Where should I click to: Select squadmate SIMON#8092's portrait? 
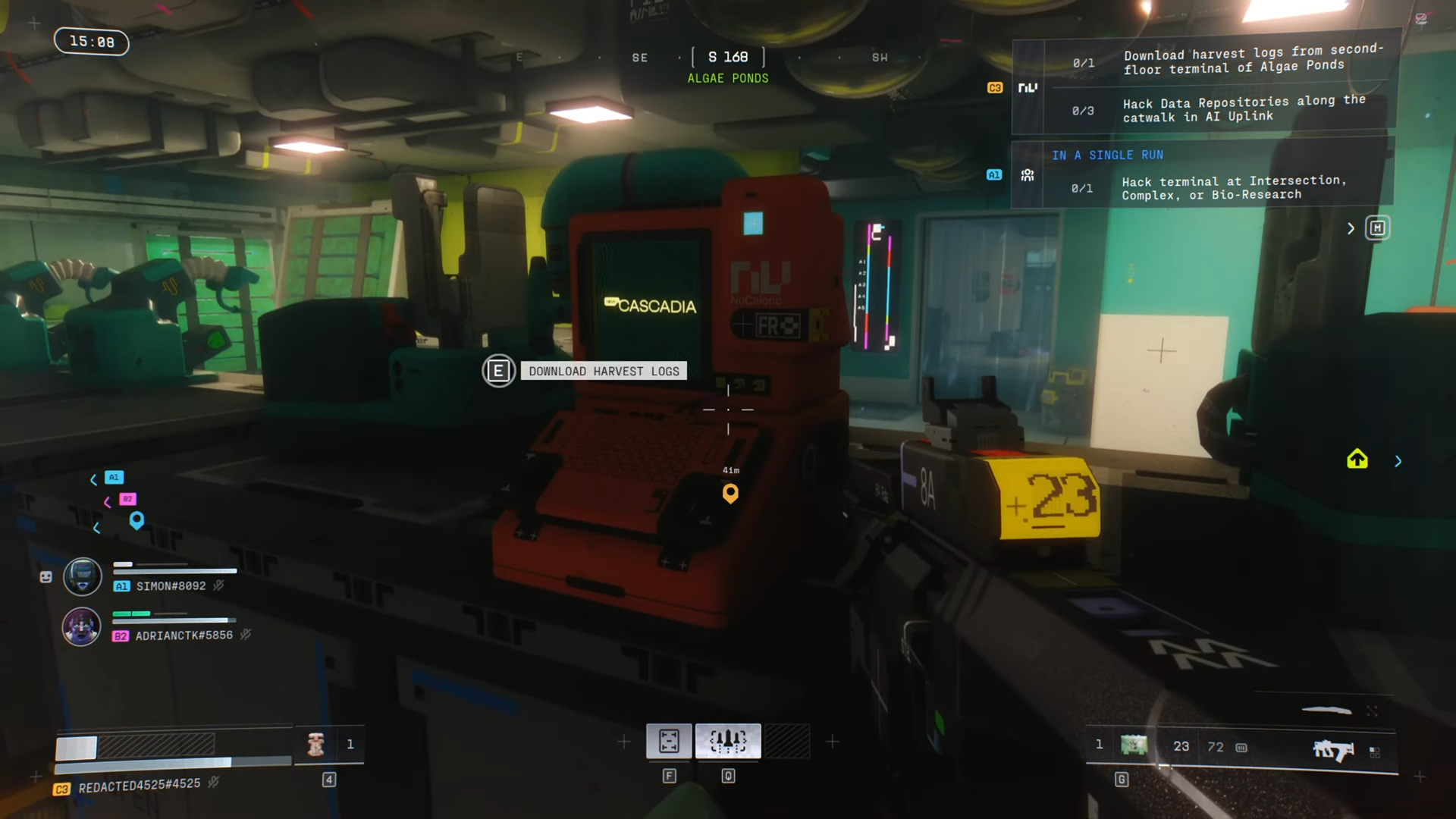point(82,577)
